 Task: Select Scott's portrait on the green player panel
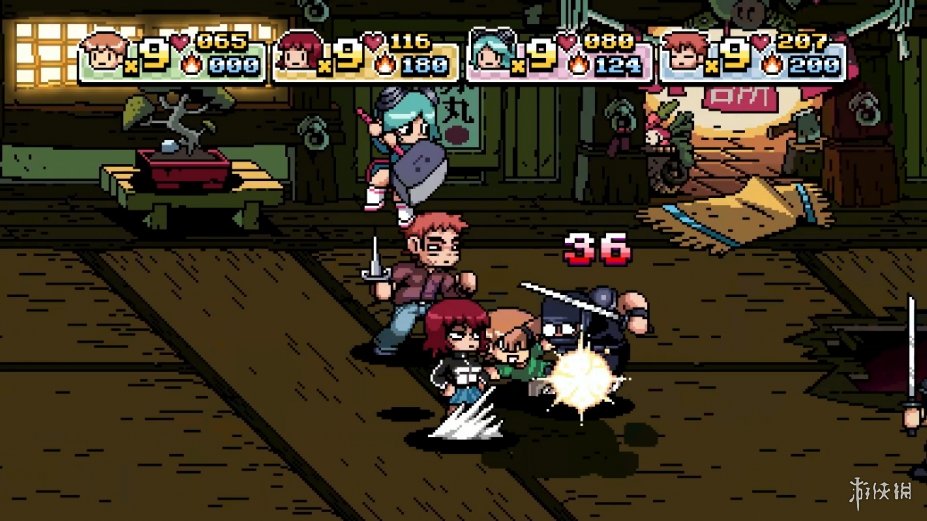click(104, 56)
